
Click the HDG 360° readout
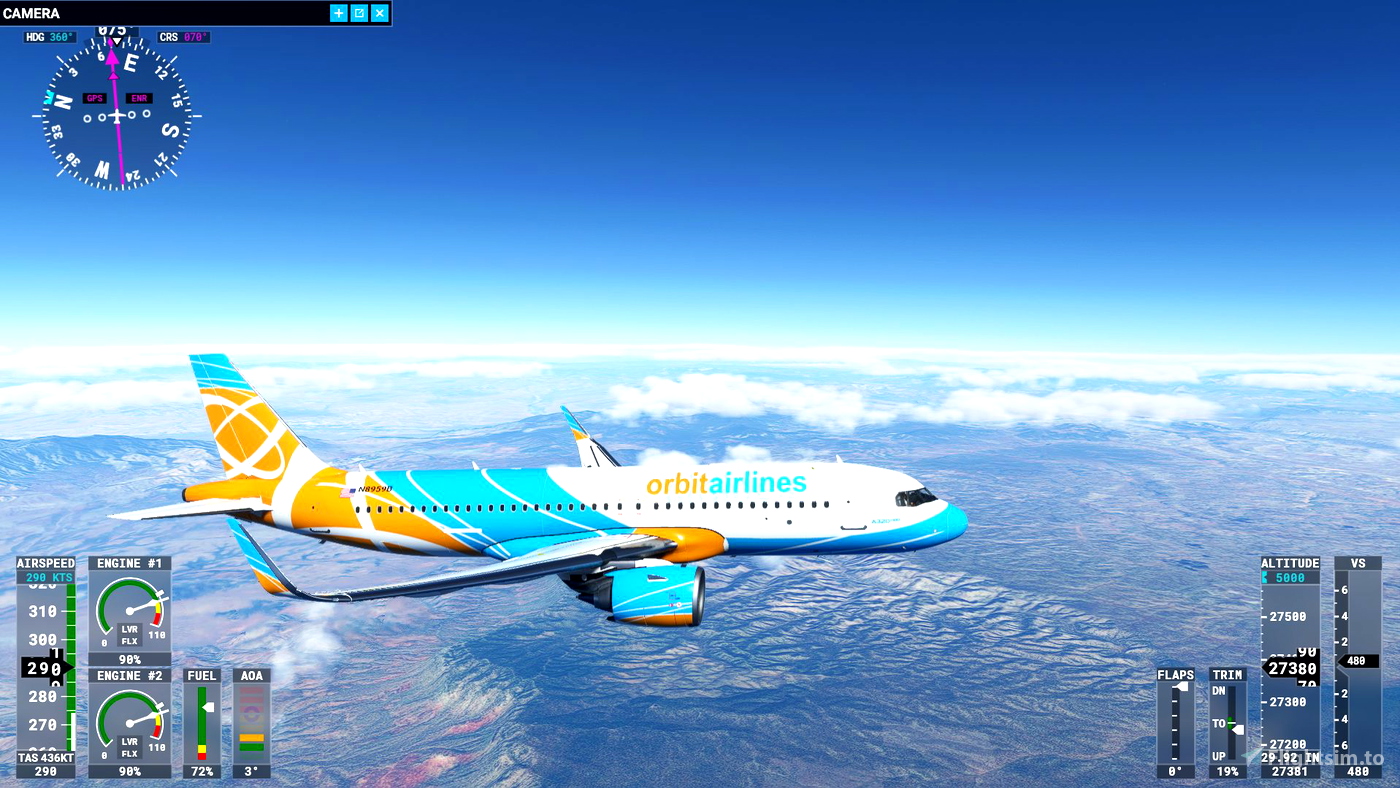point(51,36)
